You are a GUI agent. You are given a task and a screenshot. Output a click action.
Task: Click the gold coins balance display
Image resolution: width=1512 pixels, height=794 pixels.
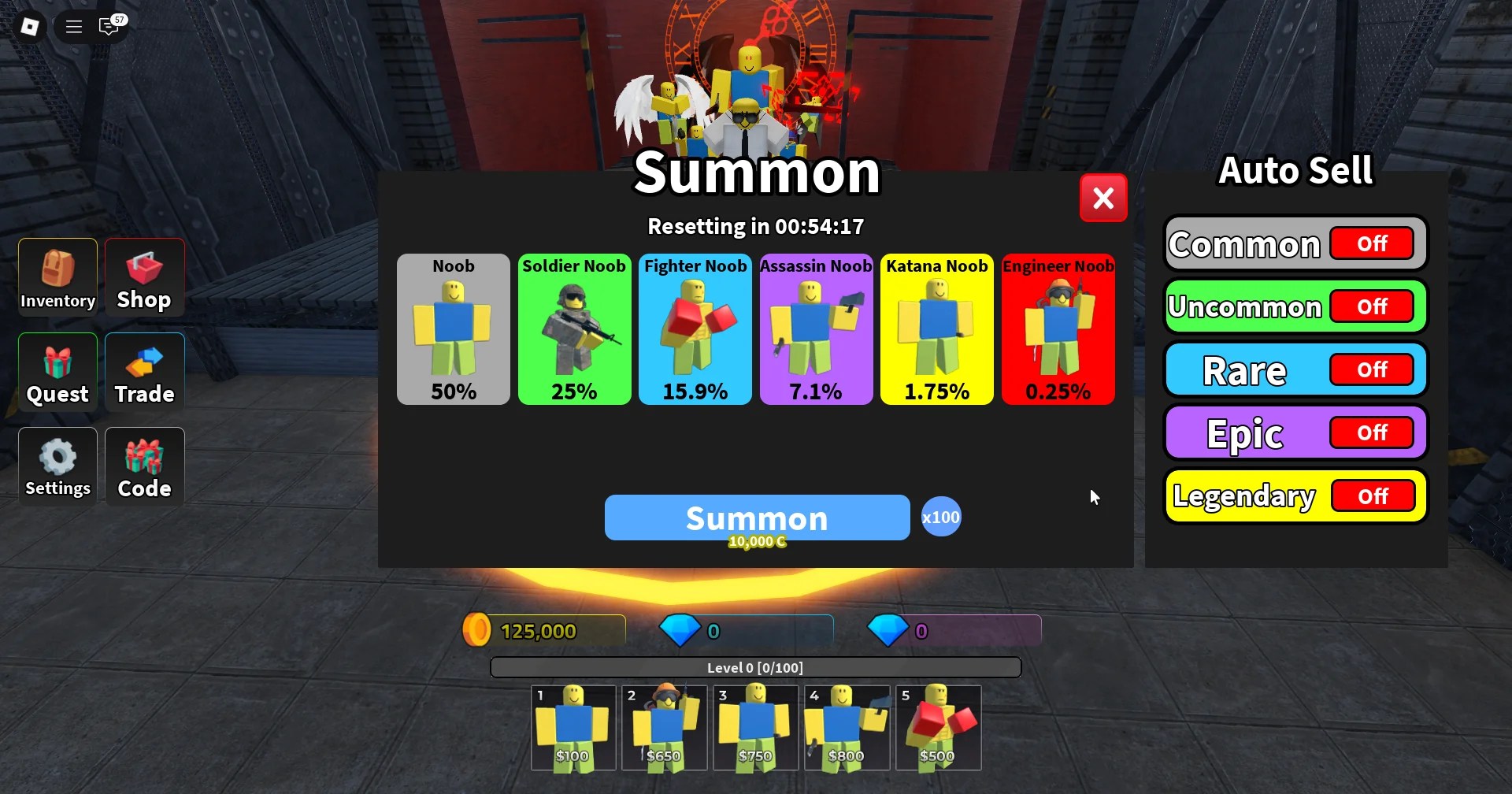pyautogui.click(x=543, y=629)
